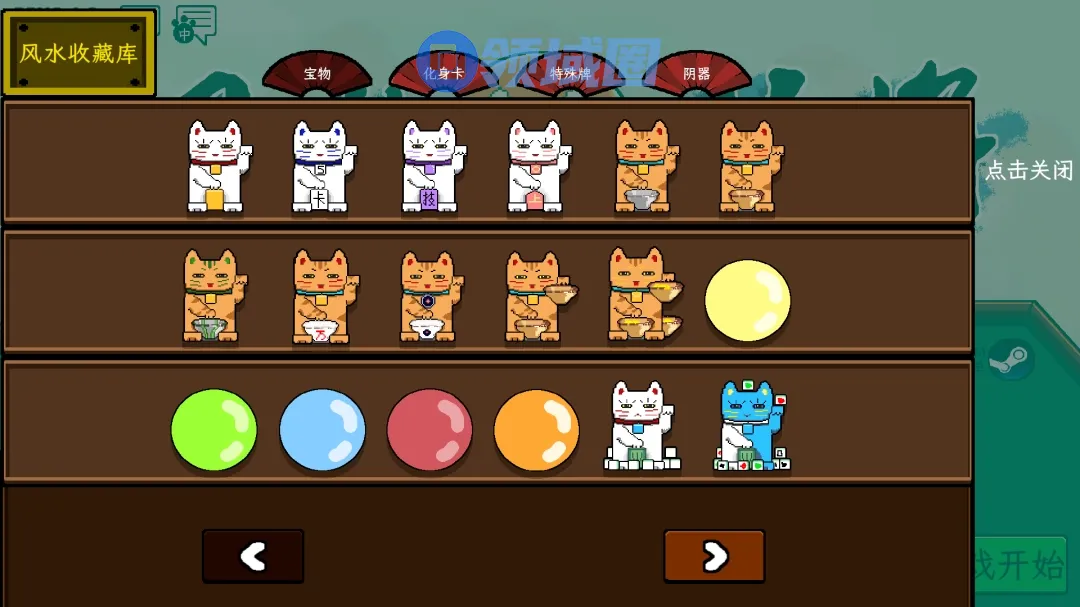1080x607 pixels.
Task: Select the 特殊牌 fan tab
Action: pyautogui.click(x=570, y=73)
